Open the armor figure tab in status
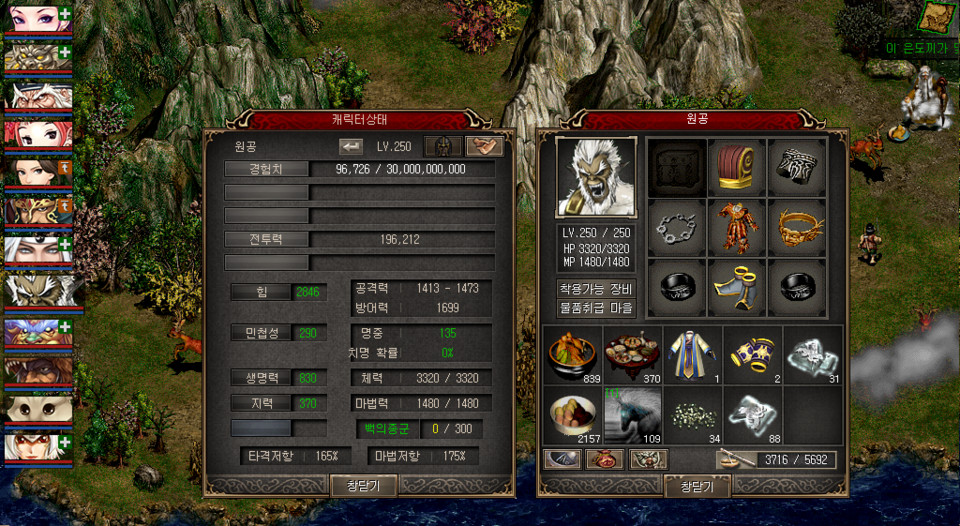The image size is (960, 526). point(443,146)
